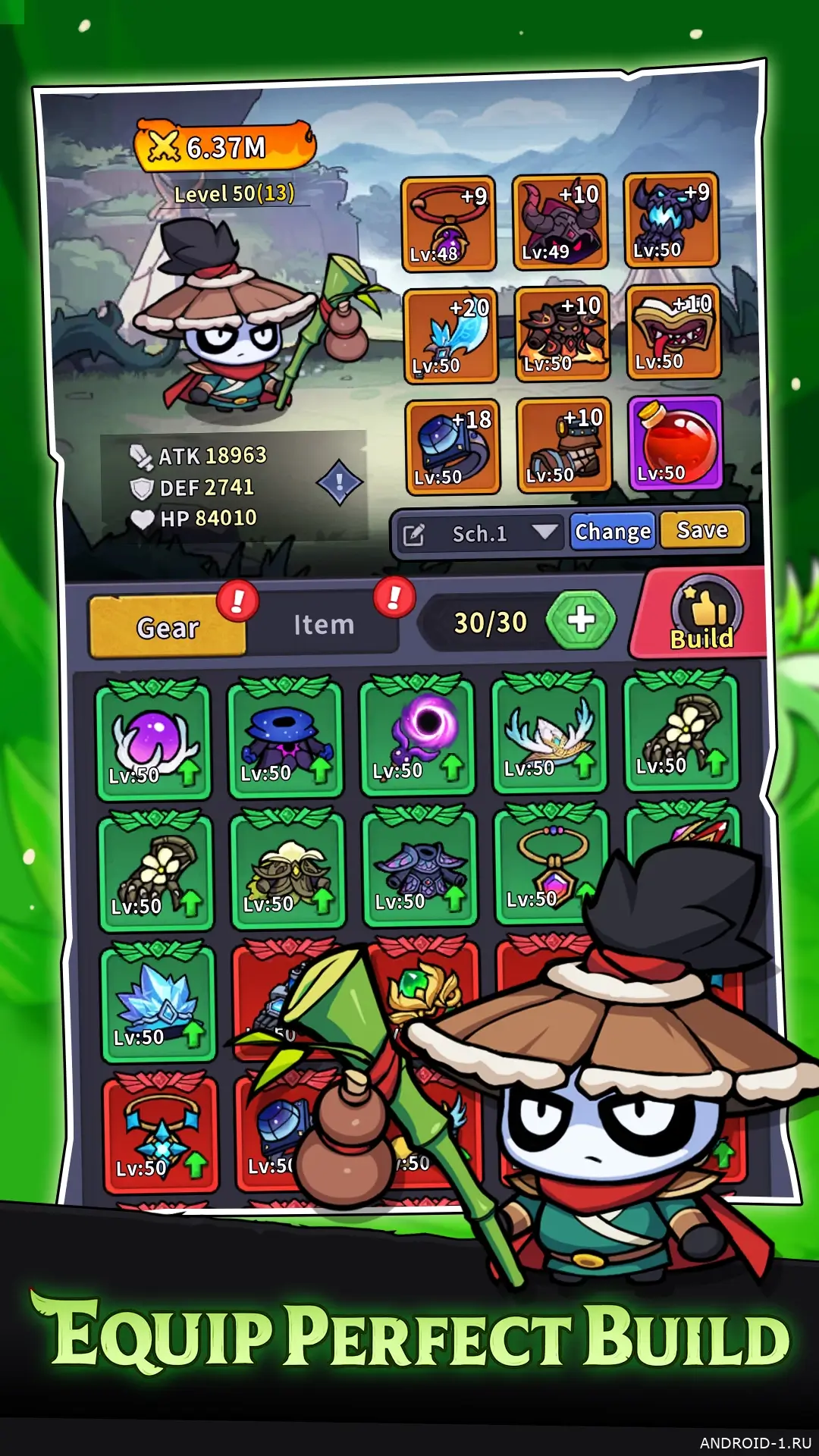Rename scheme with the edit pencil icon
Screen dimensions: 819x1456
click(x=413, y=535)
